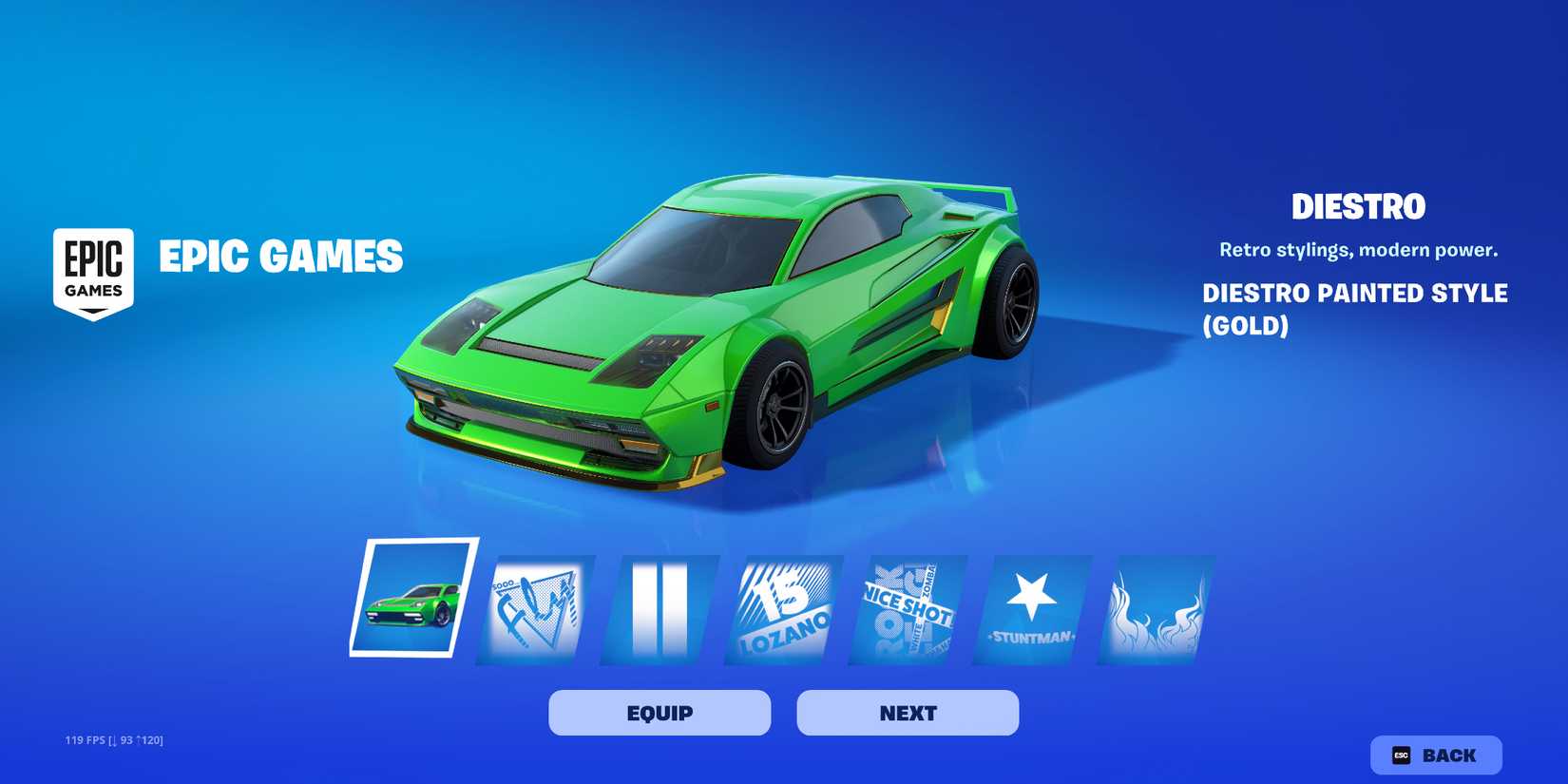
Task: Click the Epic Games banner text
Action: pos(281,257)
